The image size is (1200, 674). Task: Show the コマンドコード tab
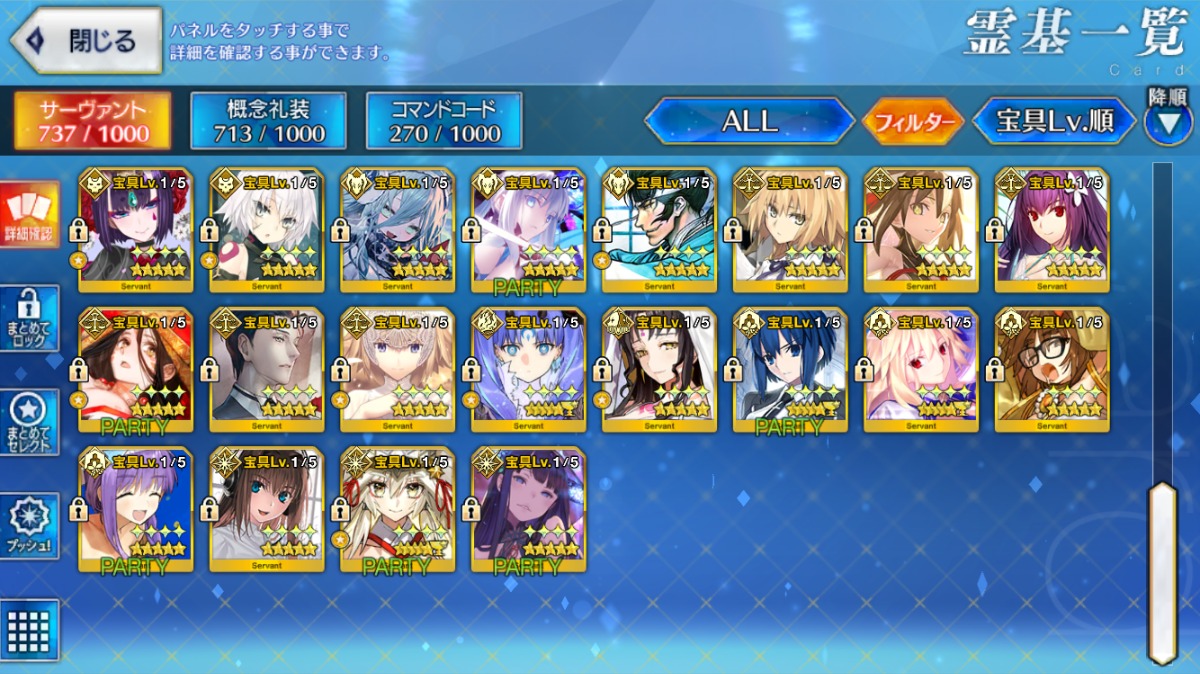pyautogui.click(x=444, y=121)
